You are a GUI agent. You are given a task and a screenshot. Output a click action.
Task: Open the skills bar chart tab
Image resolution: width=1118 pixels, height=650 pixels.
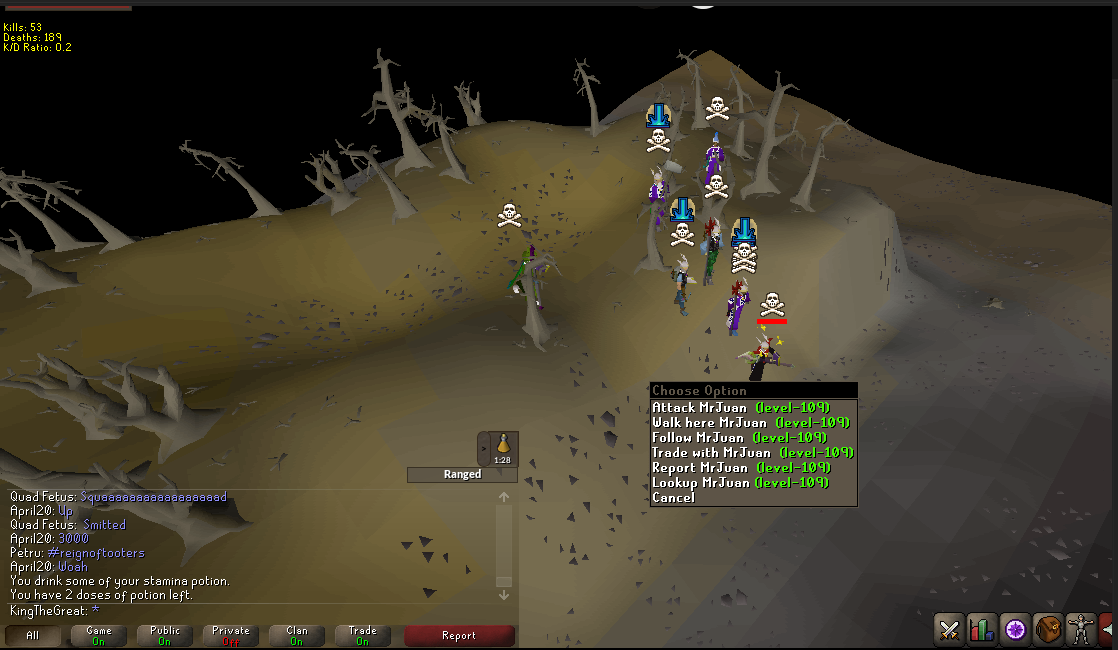pyautogui.click(x=982, y=629)
